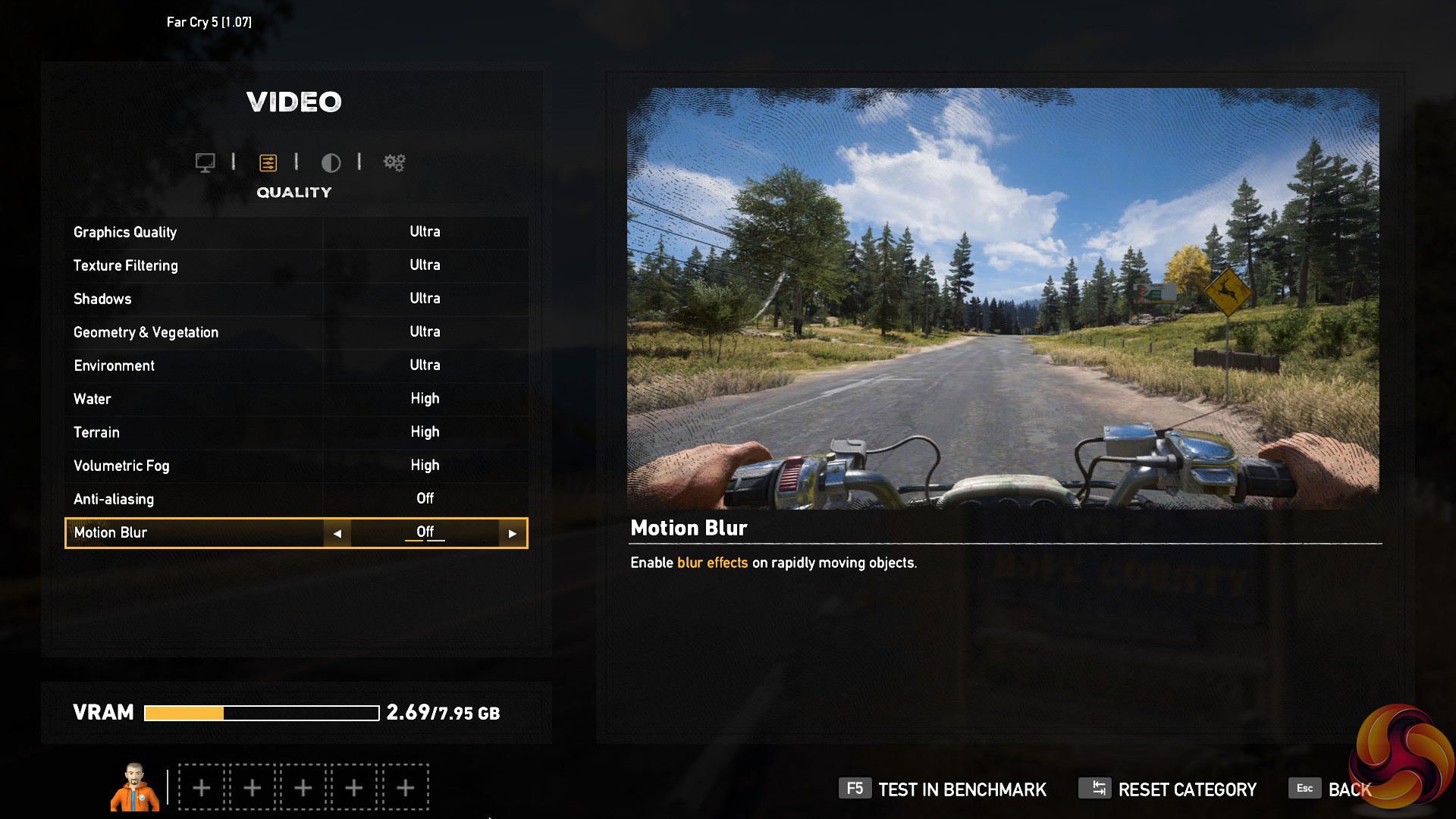The width and height of the screenshot is (1456, 819).
Task: Go Back from the video menu
Action: pos(1331,789)
